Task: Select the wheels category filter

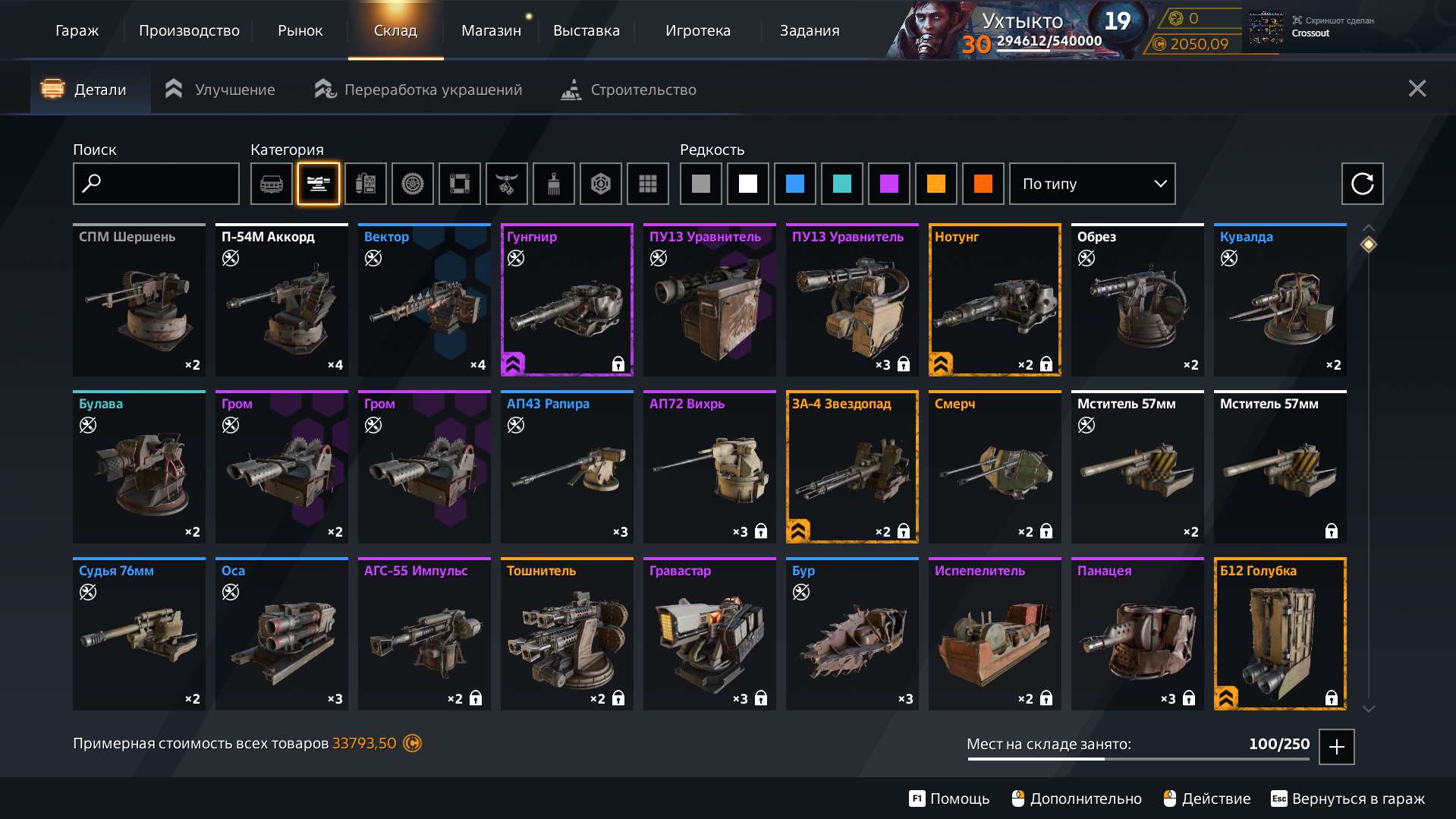Action: click(413, 184)
